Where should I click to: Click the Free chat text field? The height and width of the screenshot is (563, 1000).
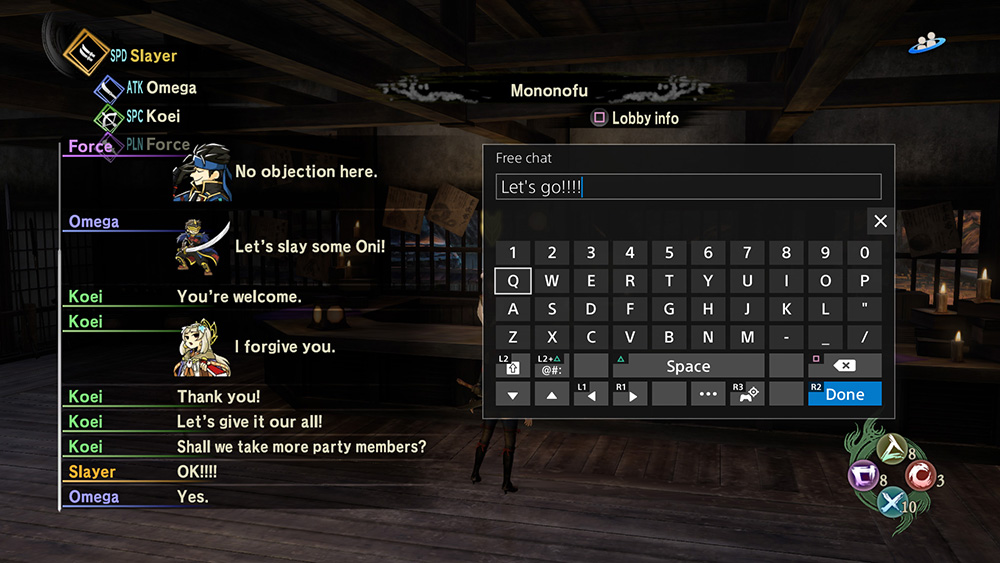(688, 187)
